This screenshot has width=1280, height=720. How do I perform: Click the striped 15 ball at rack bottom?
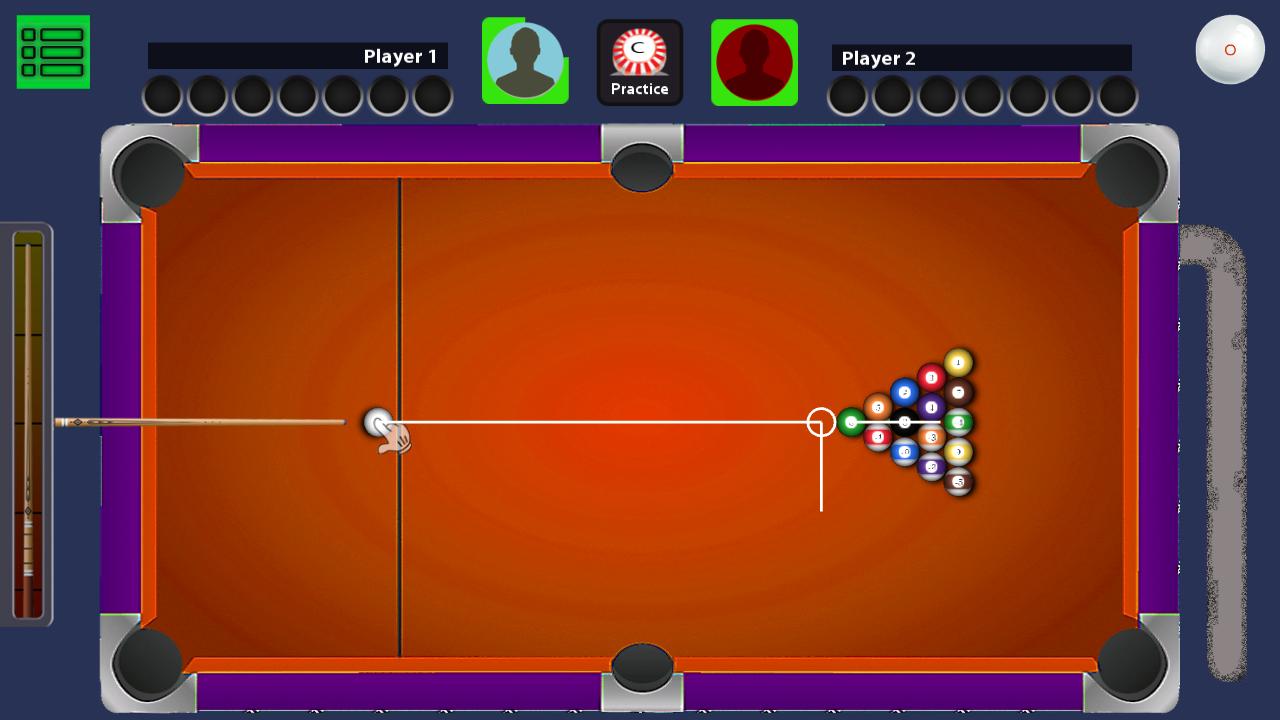click(960, 481)
